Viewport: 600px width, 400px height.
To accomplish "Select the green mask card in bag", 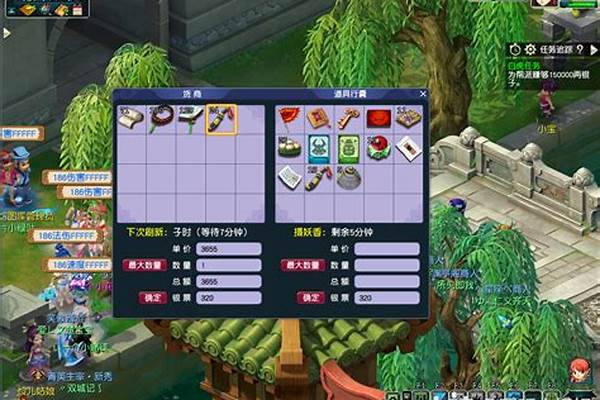I will point(349,149).
